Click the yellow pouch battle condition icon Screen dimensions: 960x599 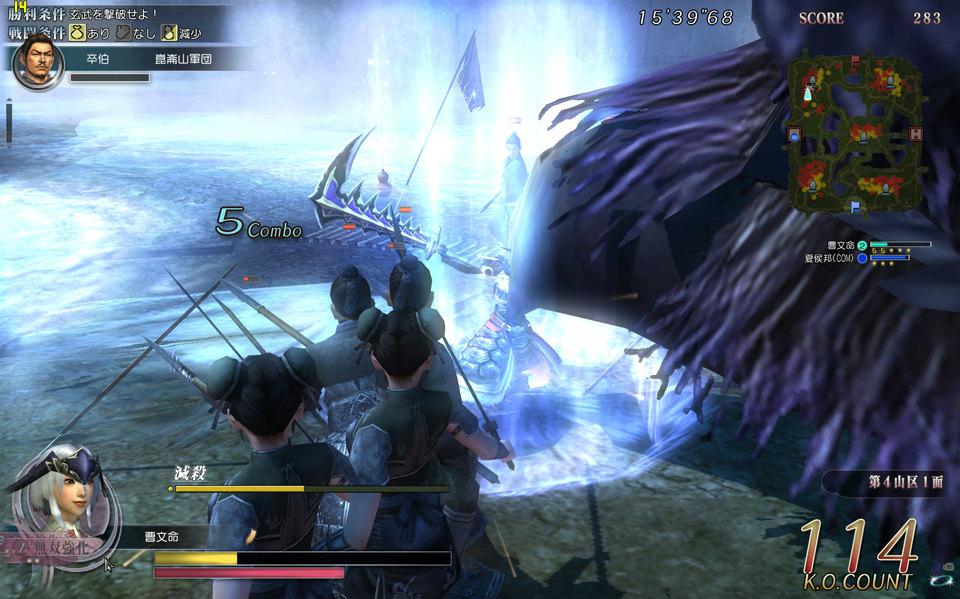[77, 33]
